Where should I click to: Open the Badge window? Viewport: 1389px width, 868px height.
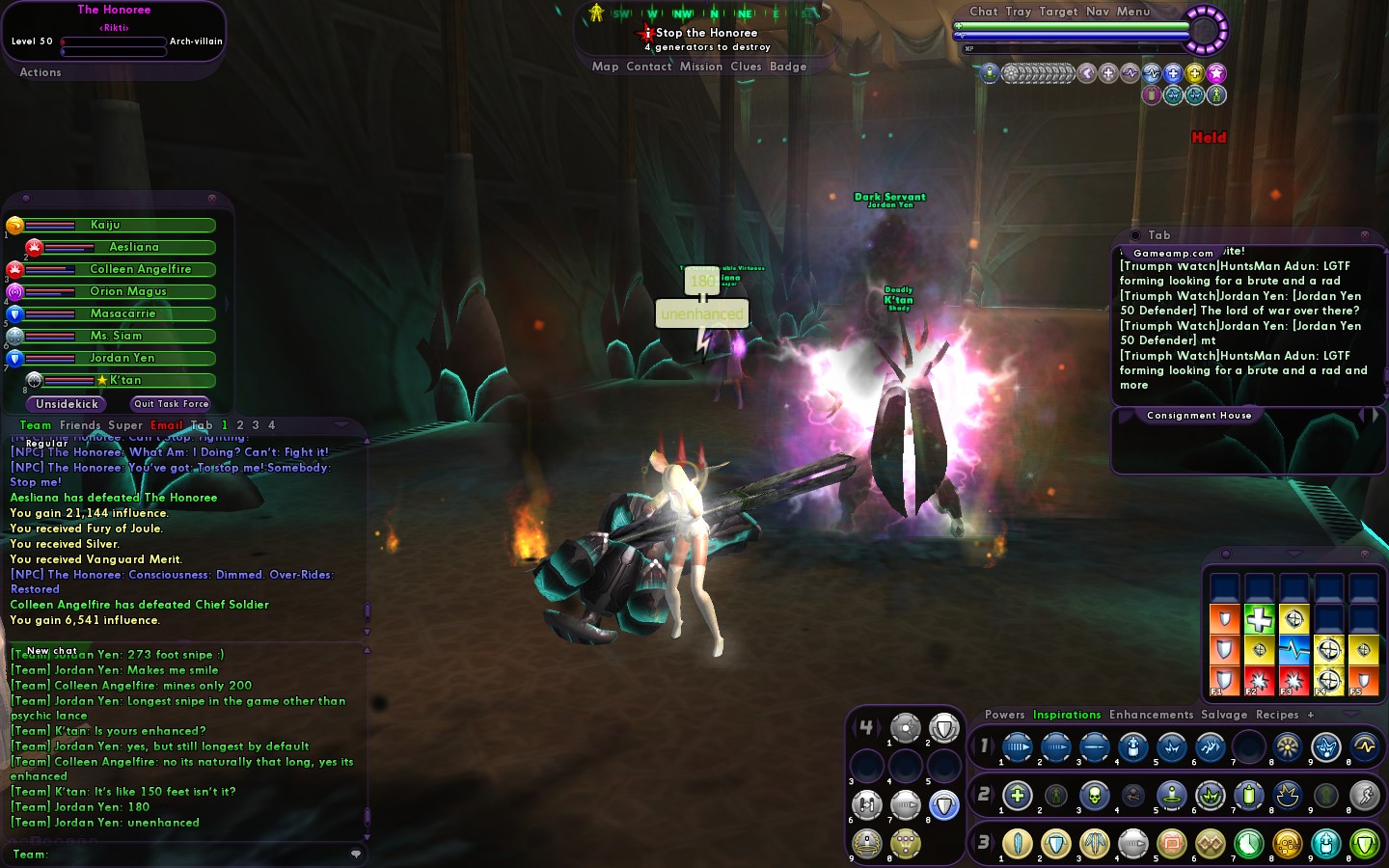click(x=788, y=67)
